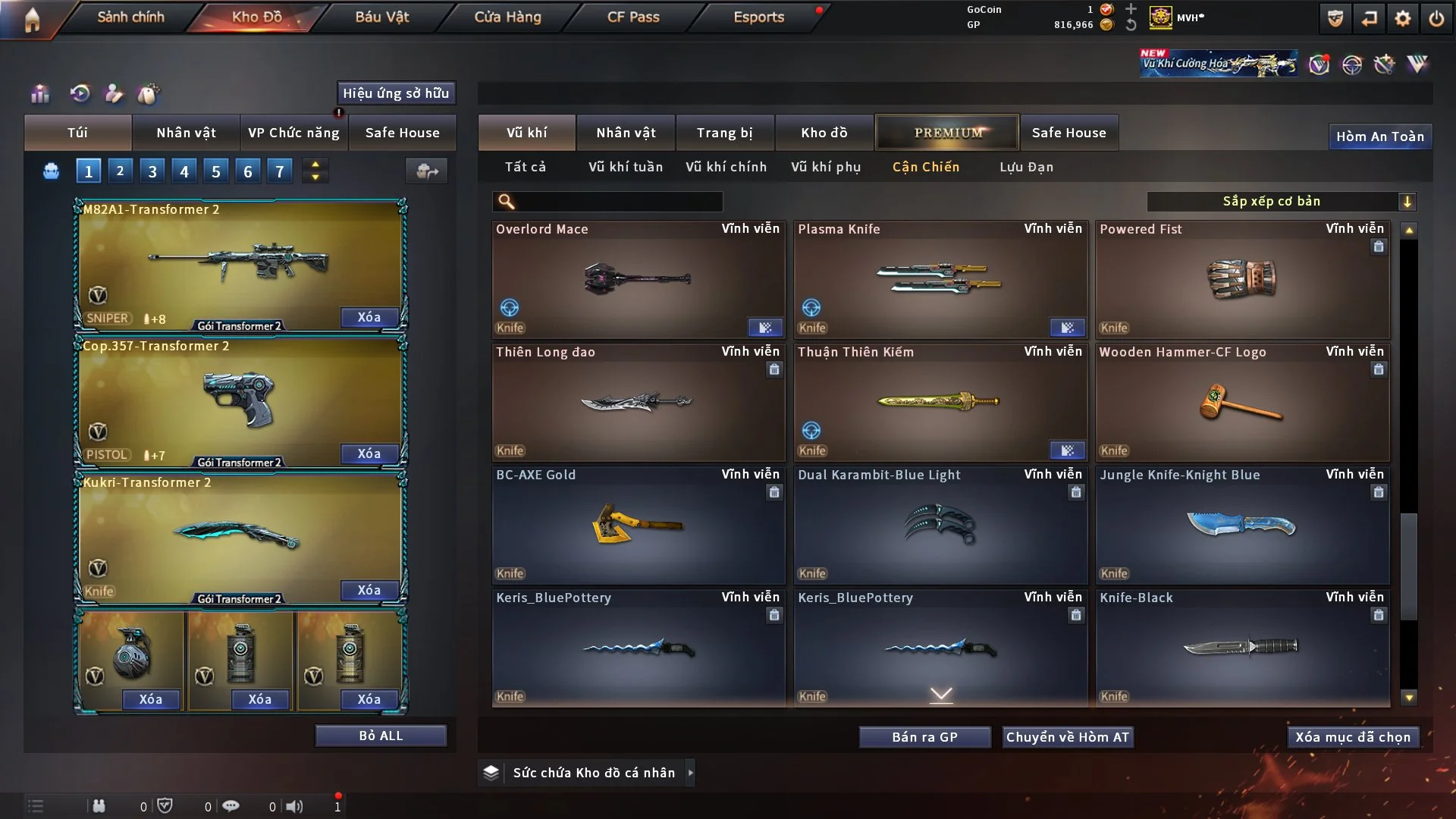The height and width of the screenshot is (819, 1456).
Task: Switch to the Nhân vật inventory tab
Action: pyautogui.click(x=626, y=133)
